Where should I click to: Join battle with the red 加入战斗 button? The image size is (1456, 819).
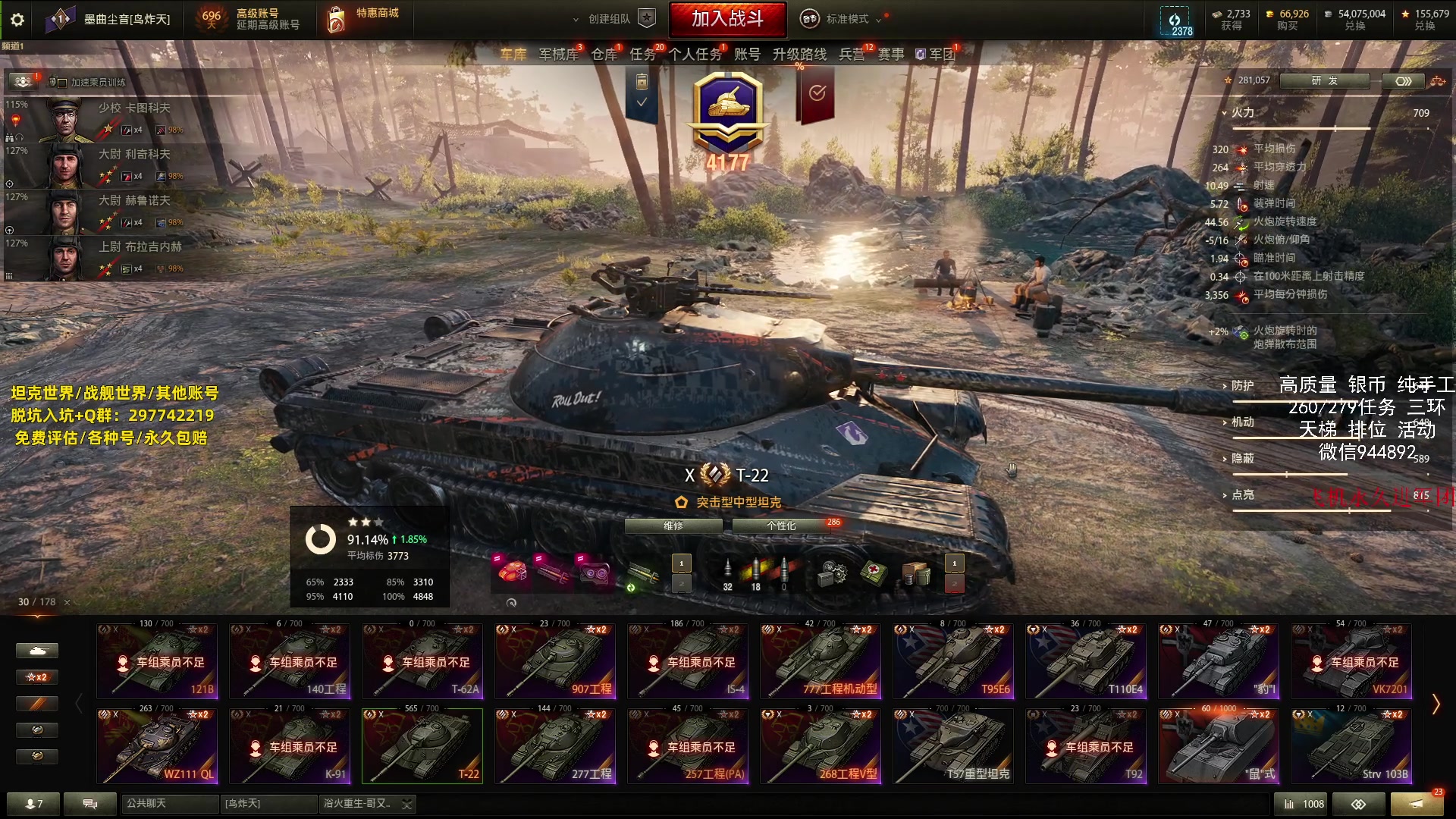tap(727, 19)
